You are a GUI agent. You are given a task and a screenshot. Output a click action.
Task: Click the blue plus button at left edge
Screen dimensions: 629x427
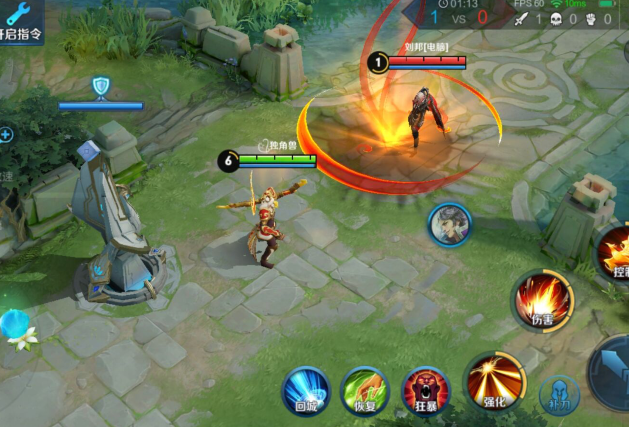(6, 134)
